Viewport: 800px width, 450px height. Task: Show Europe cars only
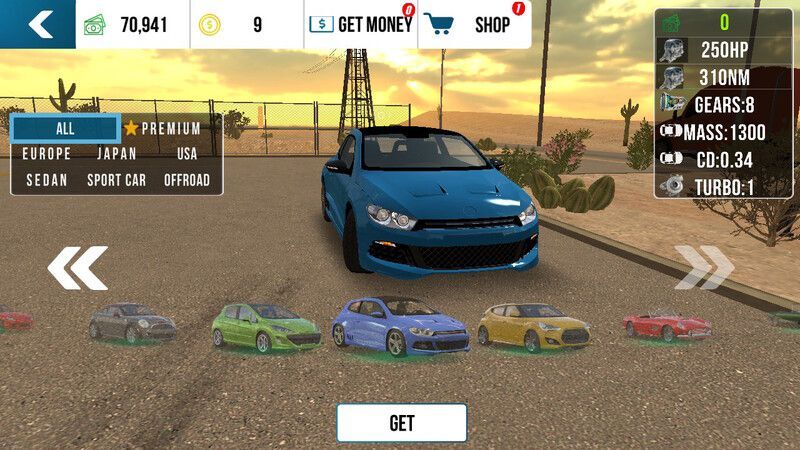click(x=46, y=154)
